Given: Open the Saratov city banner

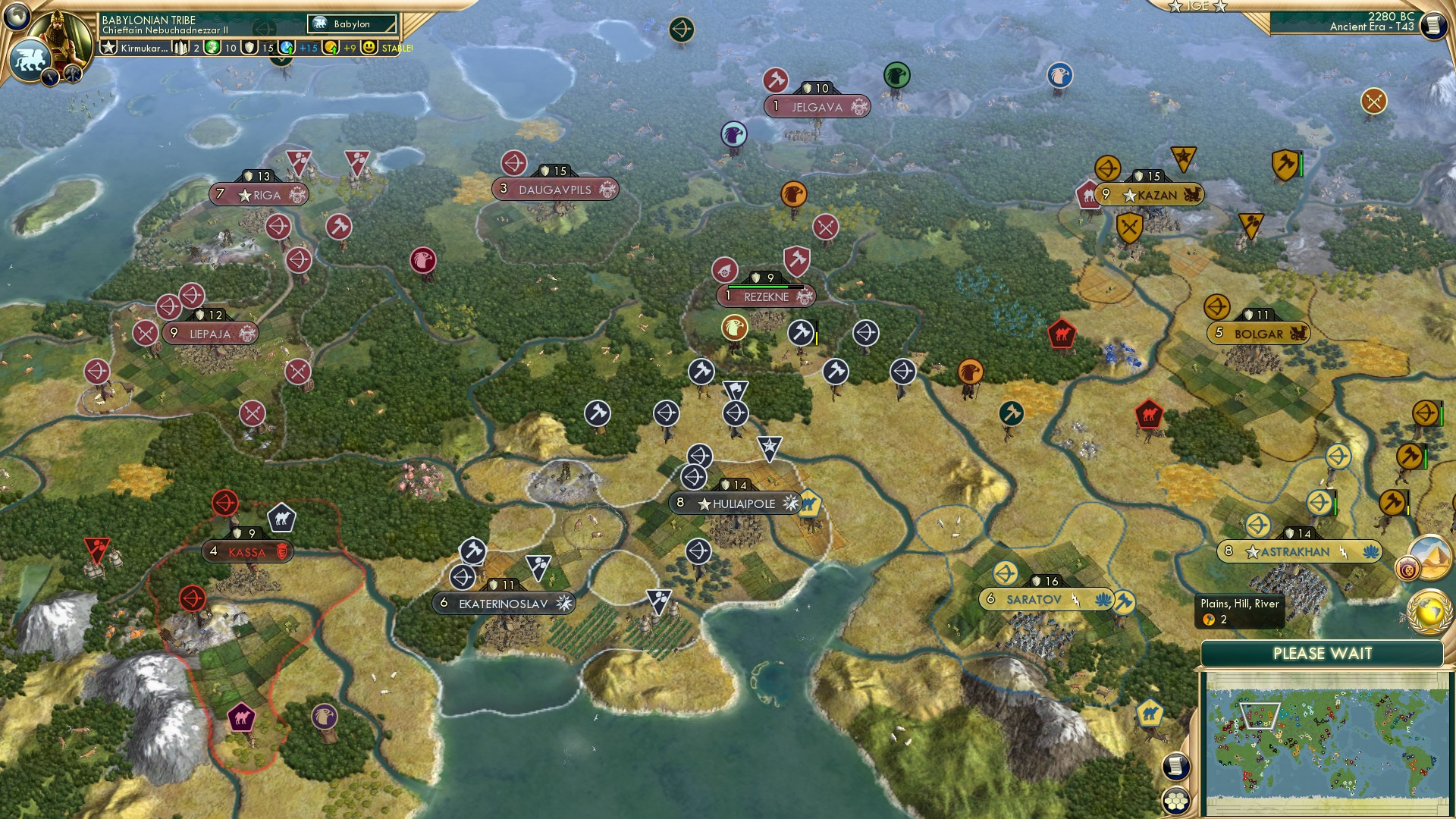Looking at the screenshot, I should (1046, 600).
